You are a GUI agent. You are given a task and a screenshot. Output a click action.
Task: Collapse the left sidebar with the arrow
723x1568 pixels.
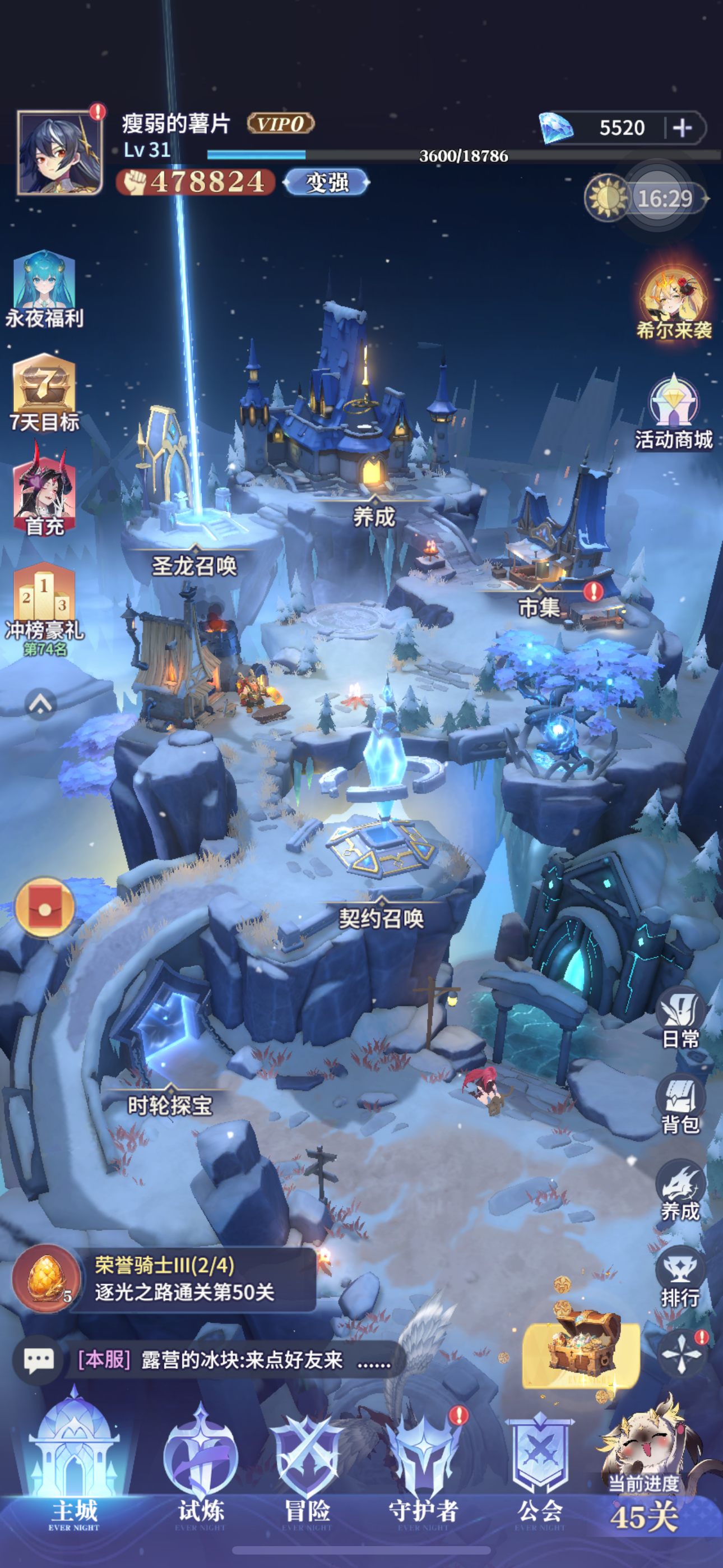pos(40,704)
